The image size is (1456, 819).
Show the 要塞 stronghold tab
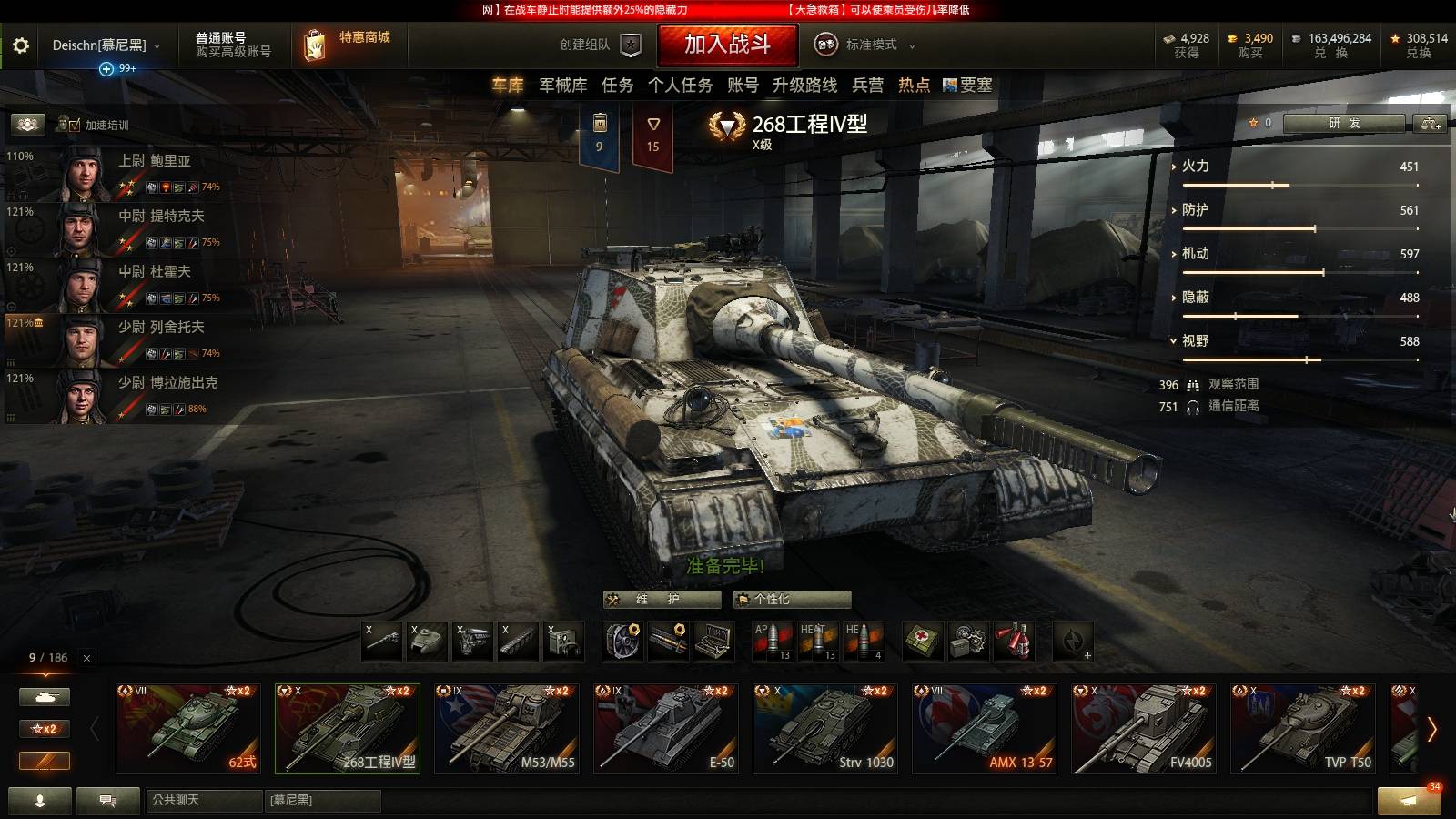click(x=968, y=86)
